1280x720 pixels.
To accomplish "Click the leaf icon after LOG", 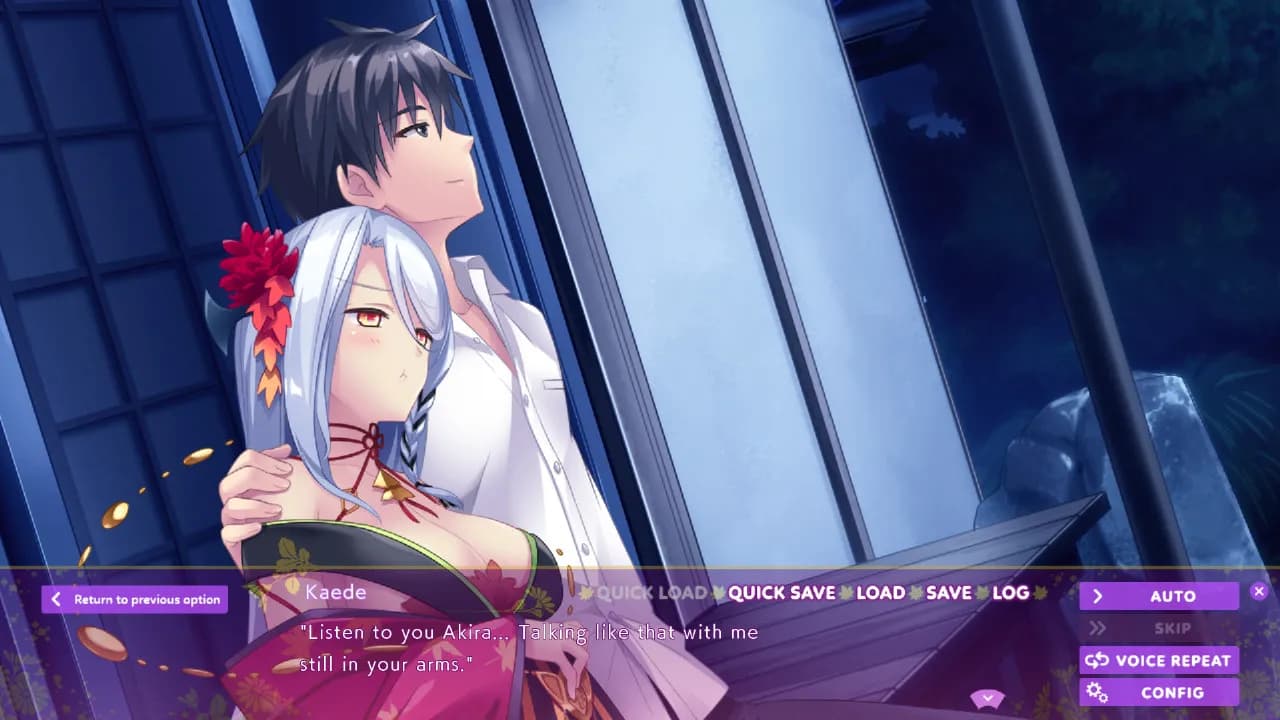I will (1040, 593).
